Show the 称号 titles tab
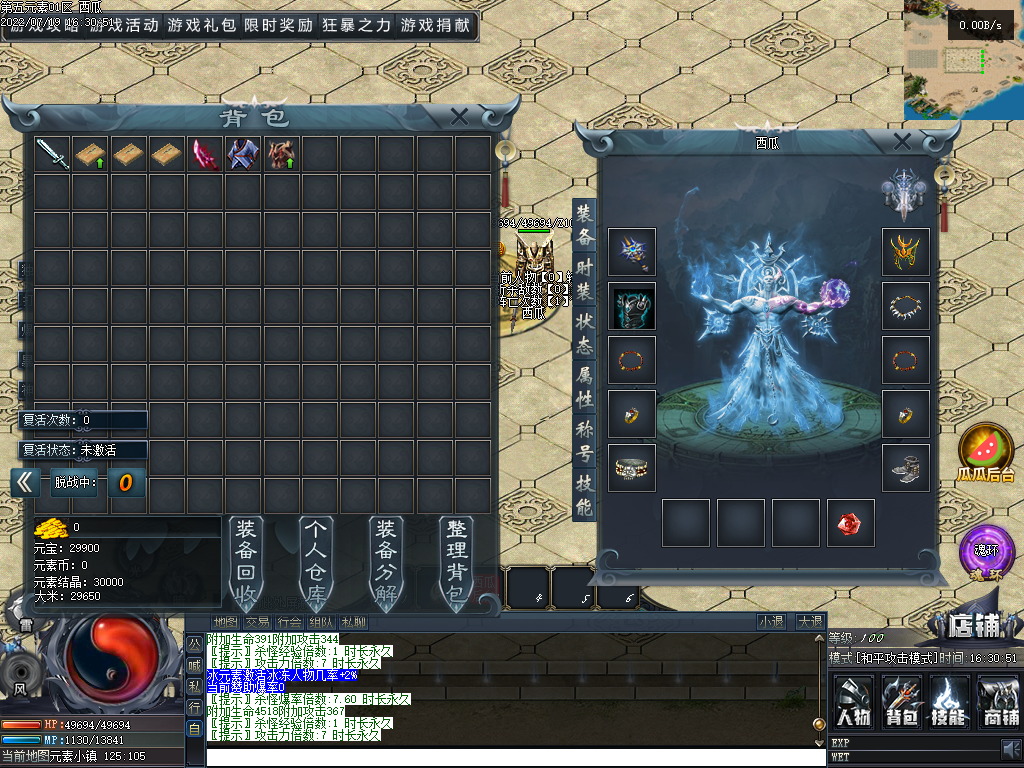 tap(585, 441)
